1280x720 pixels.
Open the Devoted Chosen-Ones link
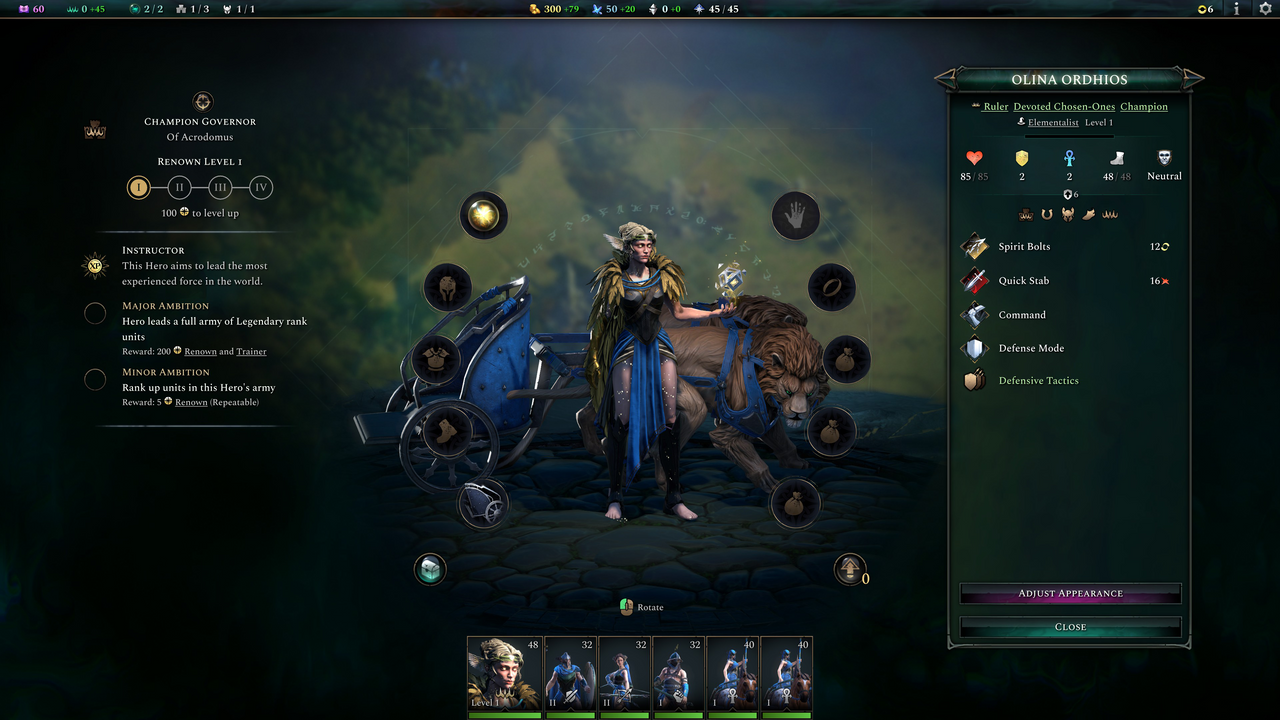coord(1063,106)
